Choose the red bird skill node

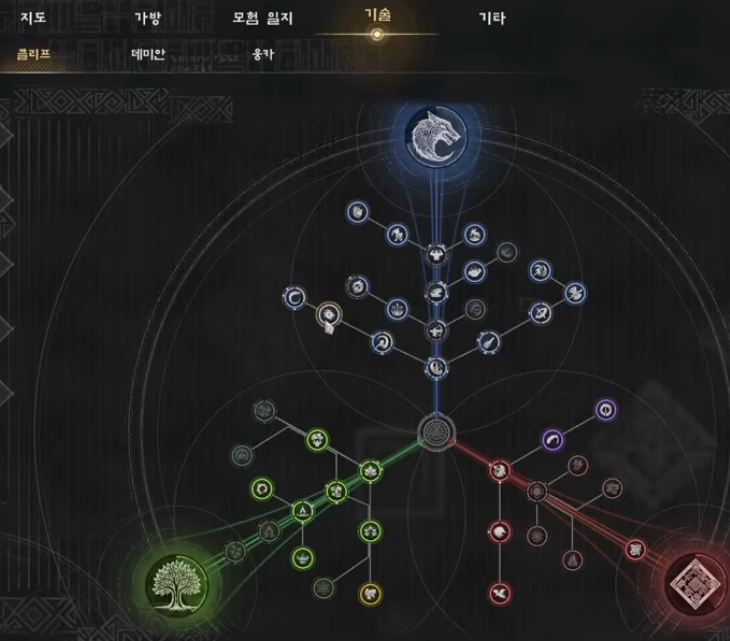click(499, 594)
